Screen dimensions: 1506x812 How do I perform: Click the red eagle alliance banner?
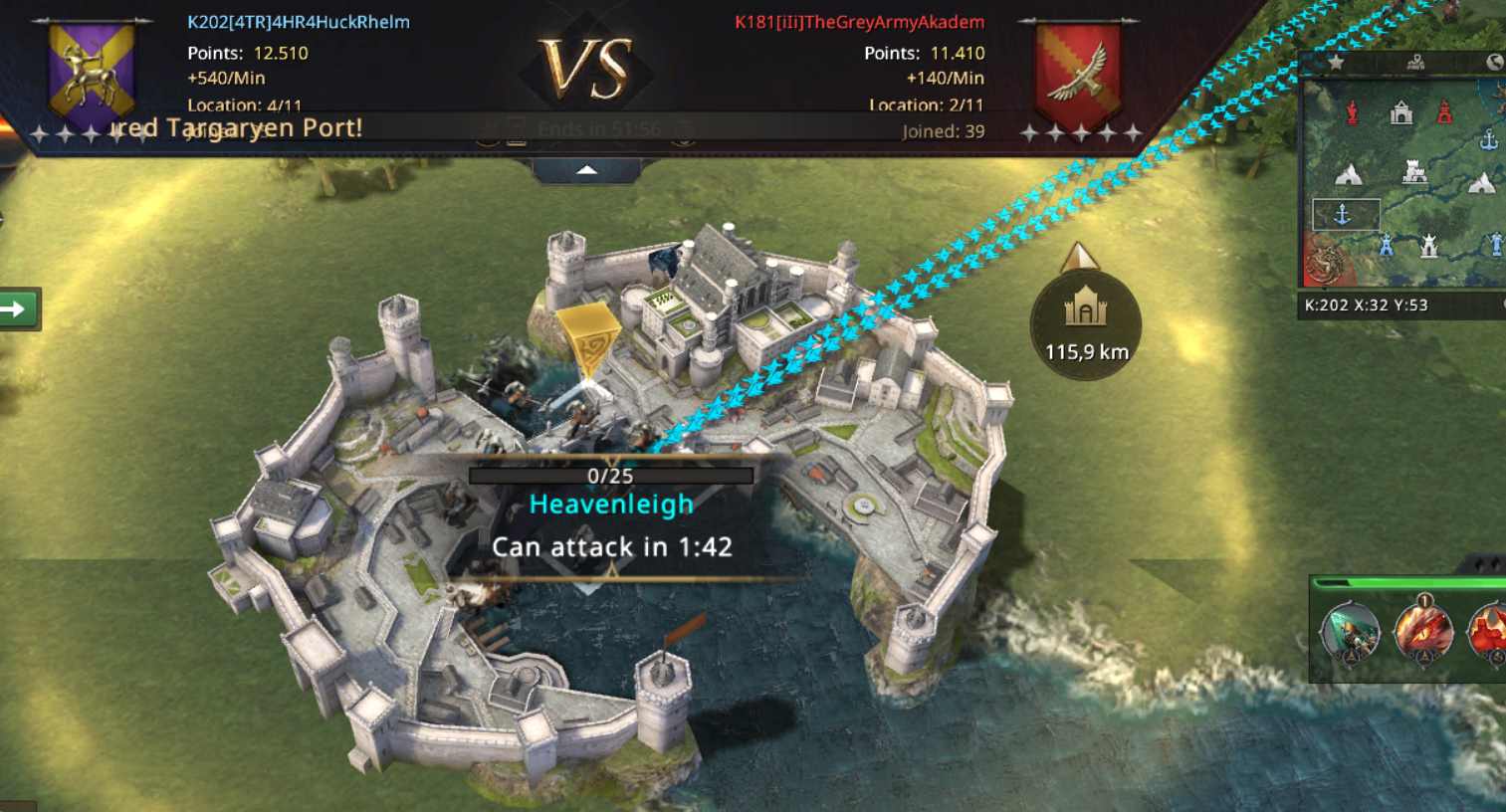(1079, 70)
